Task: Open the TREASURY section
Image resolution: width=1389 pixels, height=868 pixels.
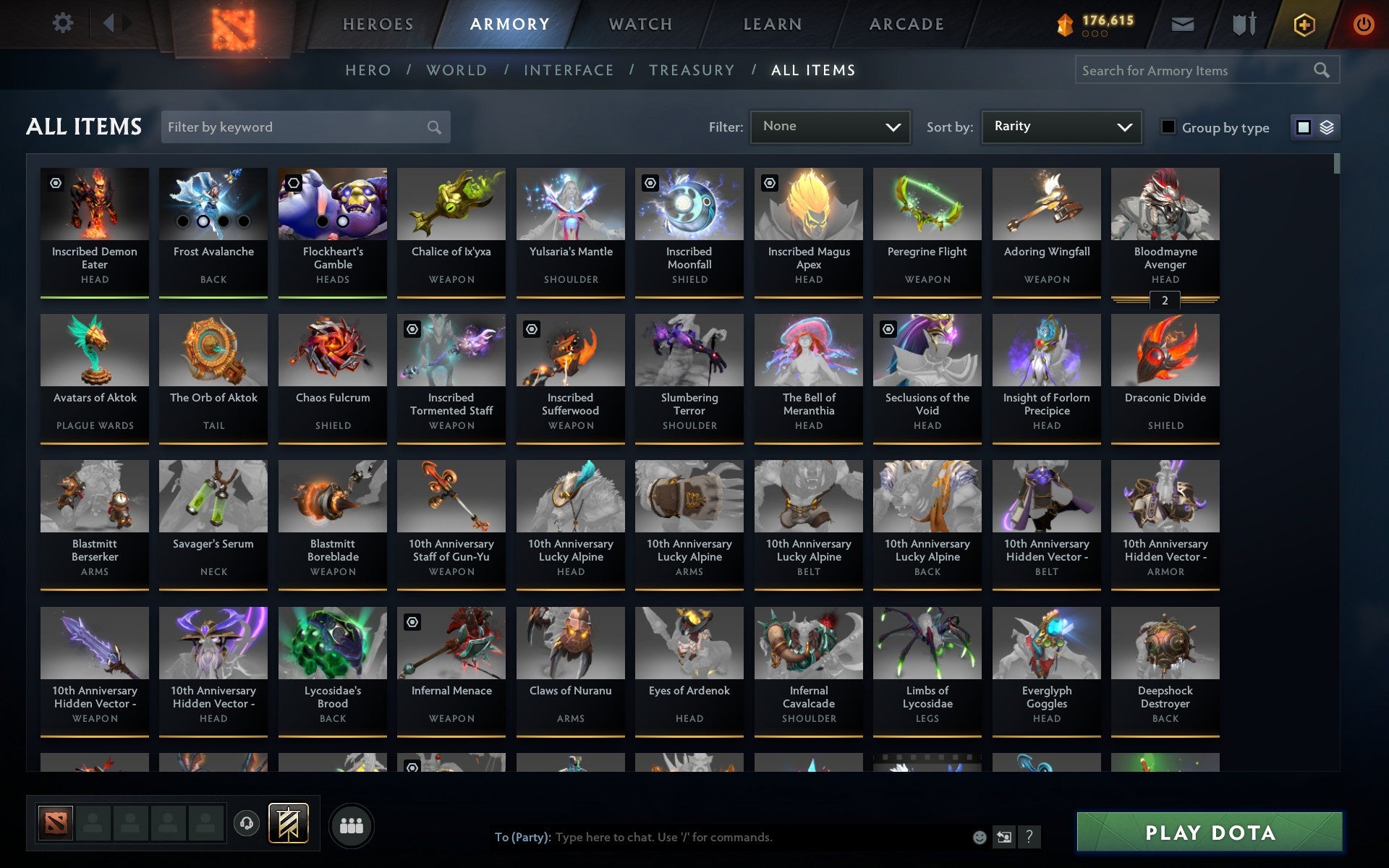Action: click(692, 70)
